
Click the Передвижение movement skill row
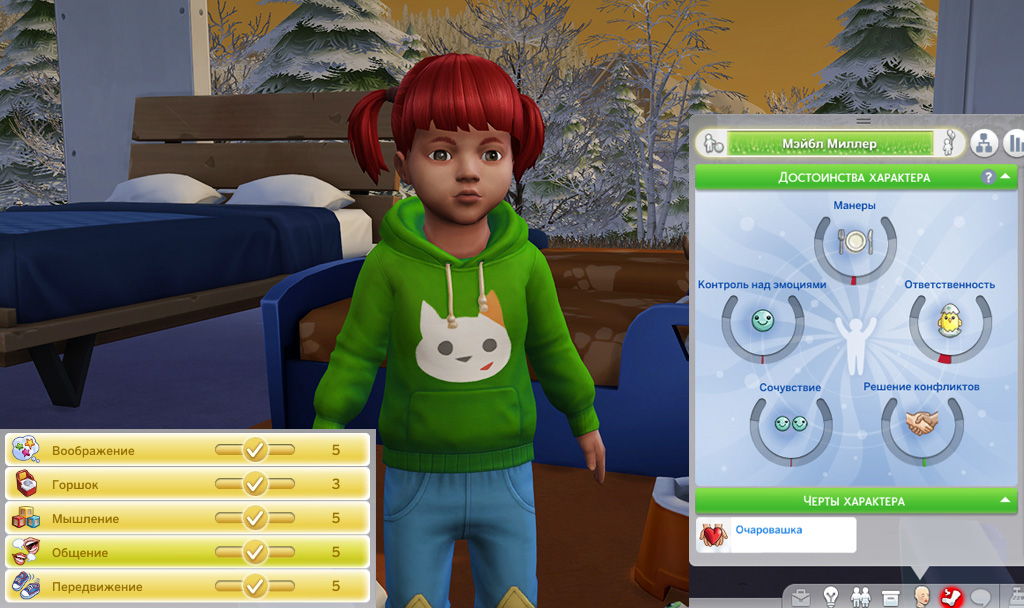click(x=187, y=586)
